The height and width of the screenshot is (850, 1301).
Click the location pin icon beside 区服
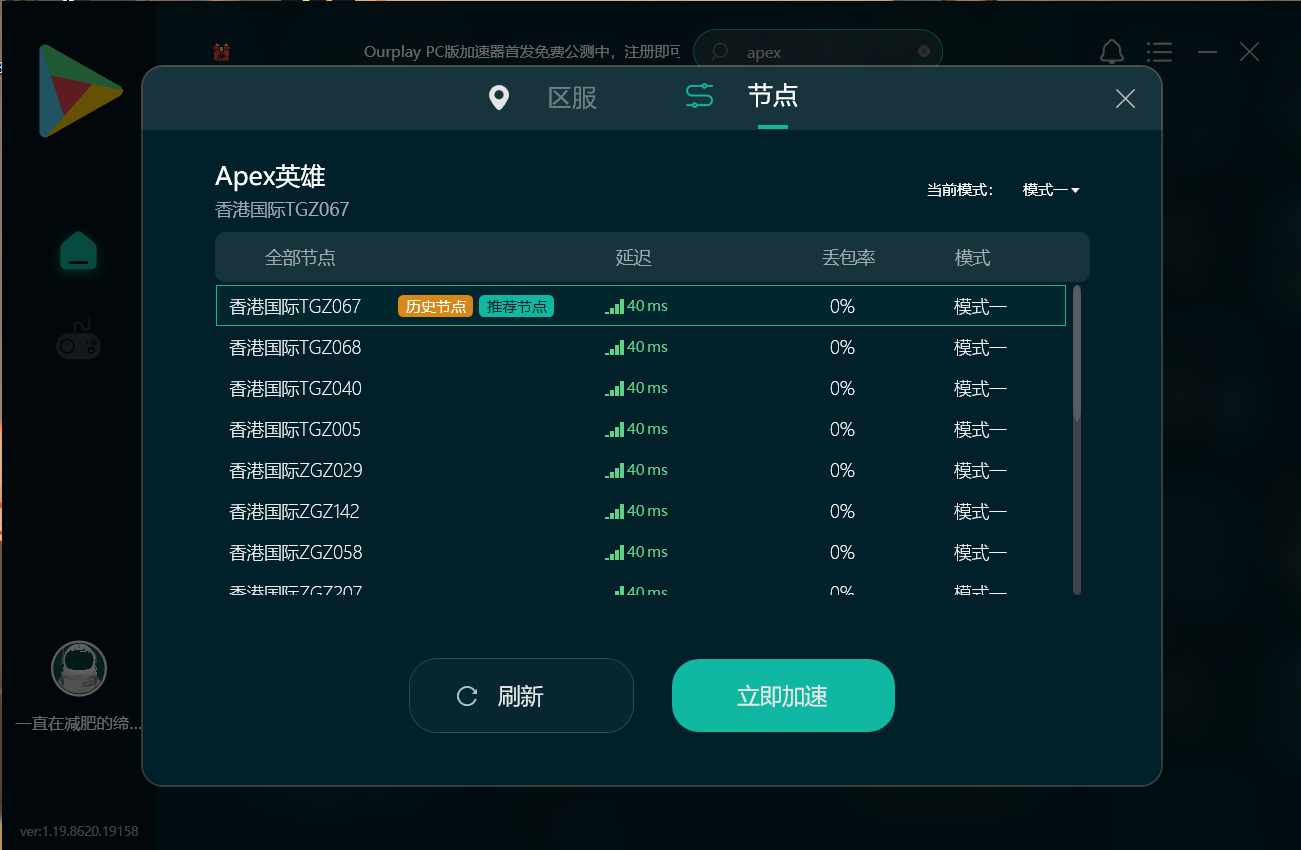coord(499,98)
